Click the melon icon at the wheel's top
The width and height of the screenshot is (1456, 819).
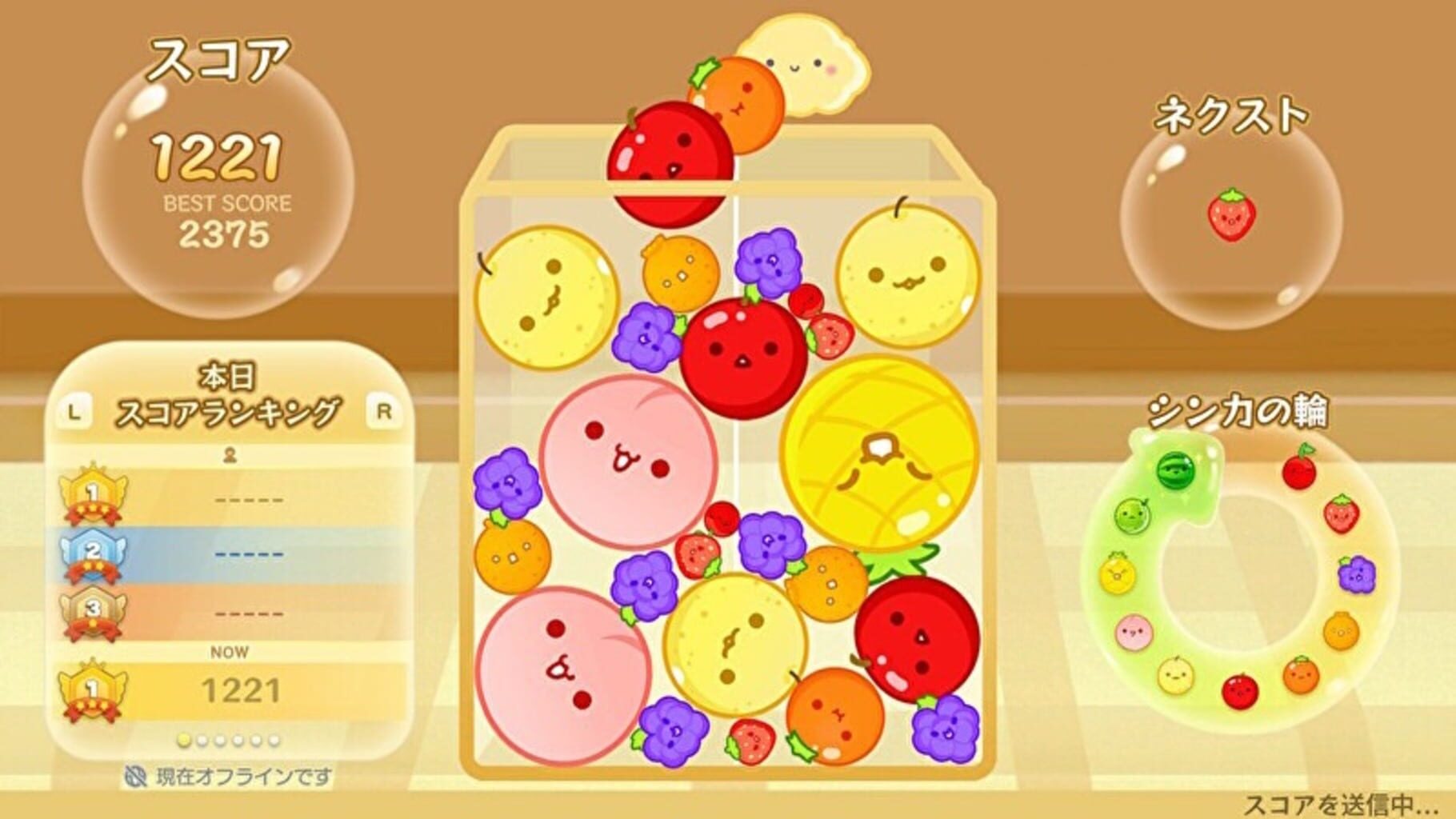(x=1130, y=514)
